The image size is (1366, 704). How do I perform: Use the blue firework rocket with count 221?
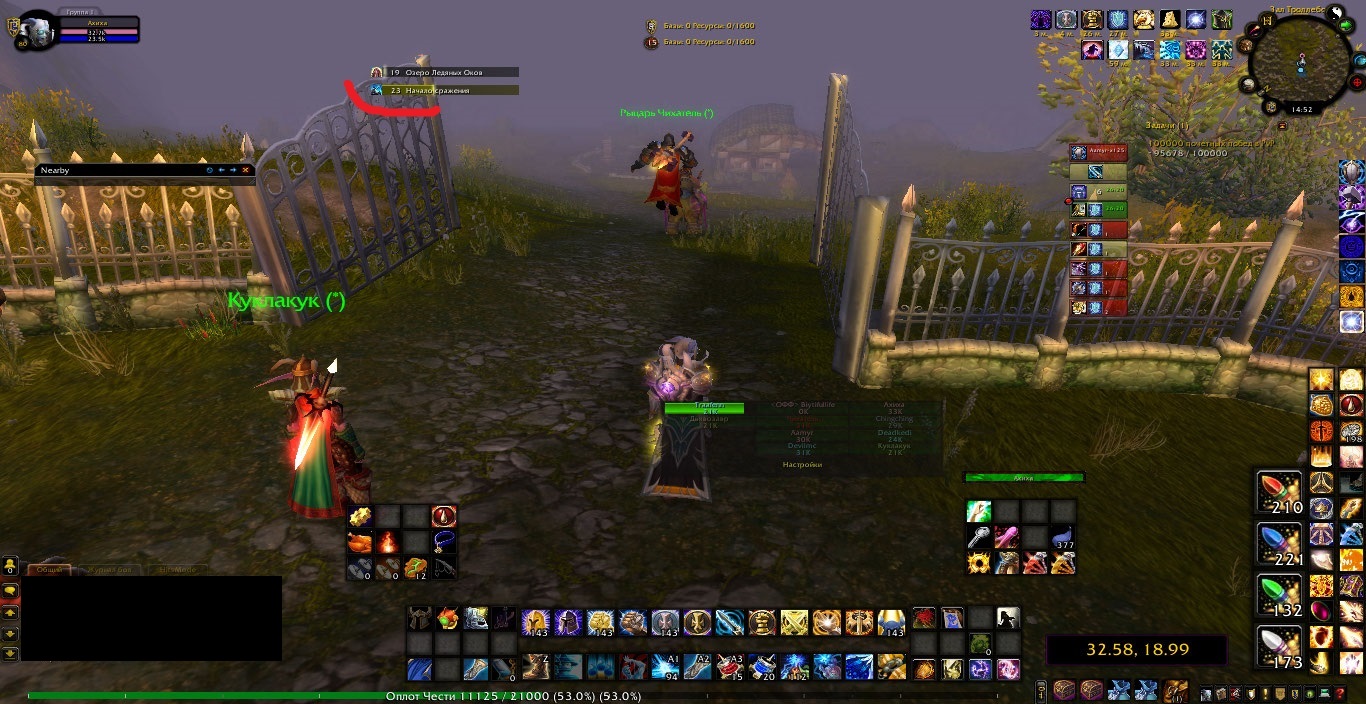tap(1280, 545)
